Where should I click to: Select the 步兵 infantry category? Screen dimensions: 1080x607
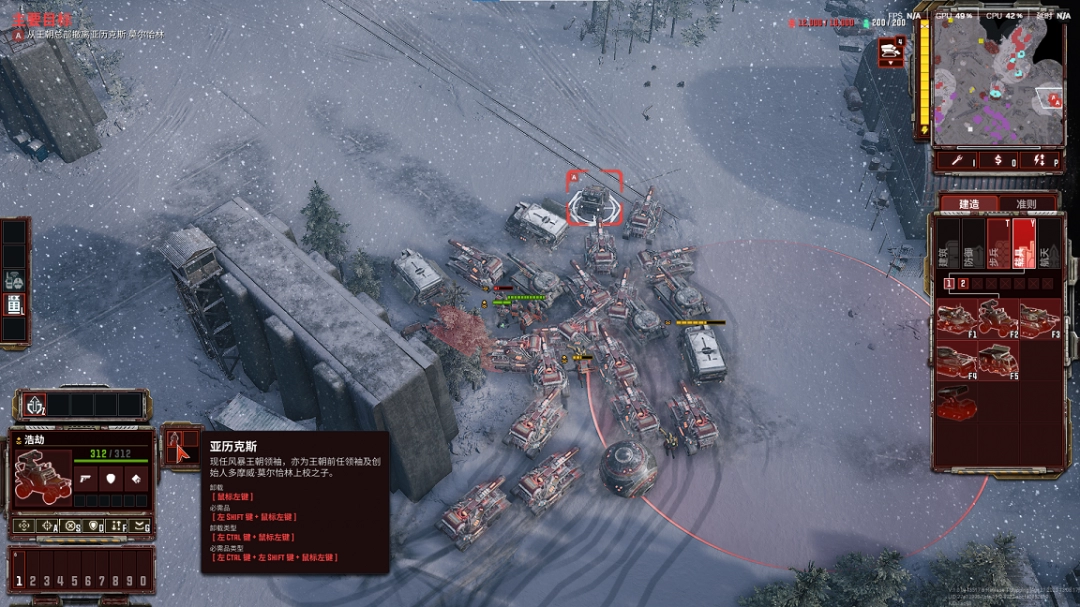[x=998, y=244]
